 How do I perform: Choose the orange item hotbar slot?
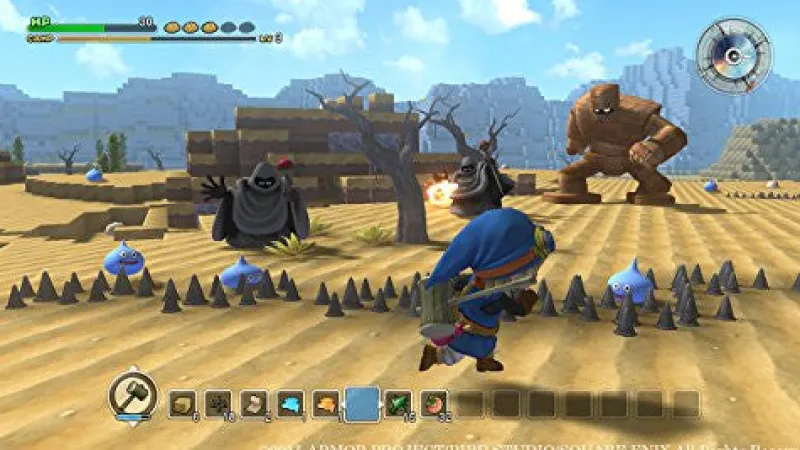click(x=326, y=403)
